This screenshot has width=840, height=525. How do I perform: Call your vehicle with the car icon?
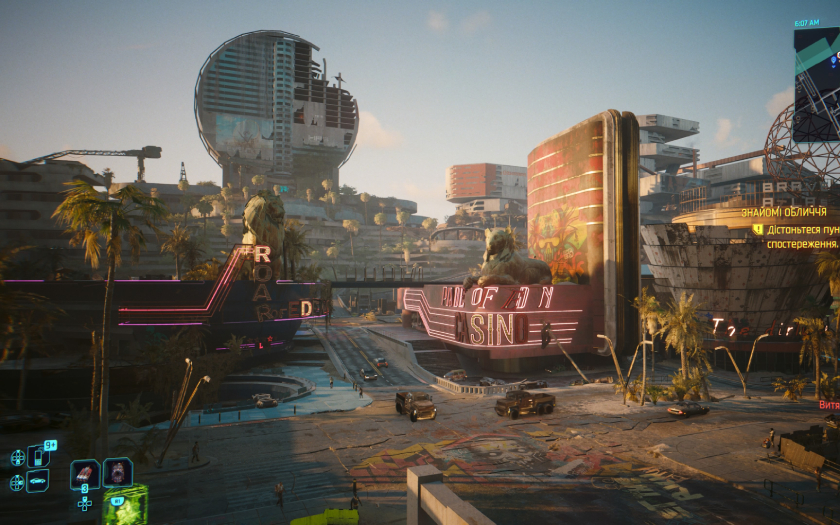[38, 481]
